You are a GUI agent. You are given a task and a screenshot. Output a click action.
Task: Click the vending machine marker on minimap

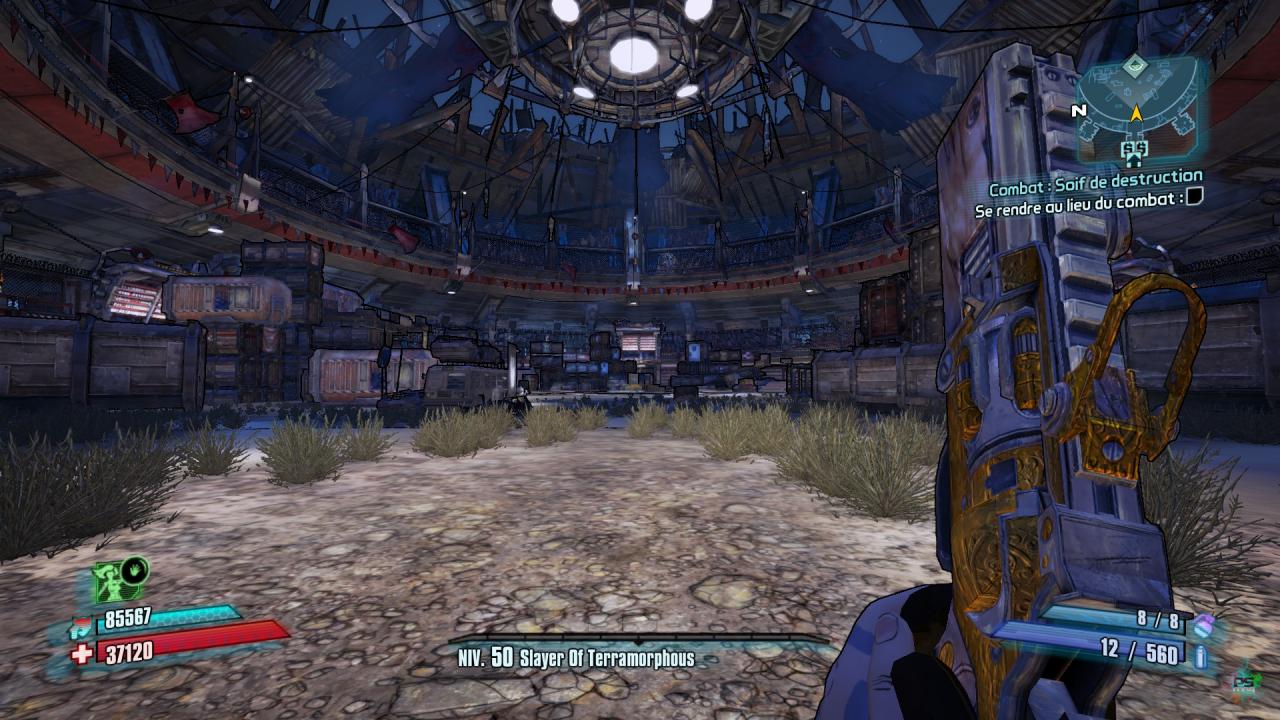click(1135, 150)
